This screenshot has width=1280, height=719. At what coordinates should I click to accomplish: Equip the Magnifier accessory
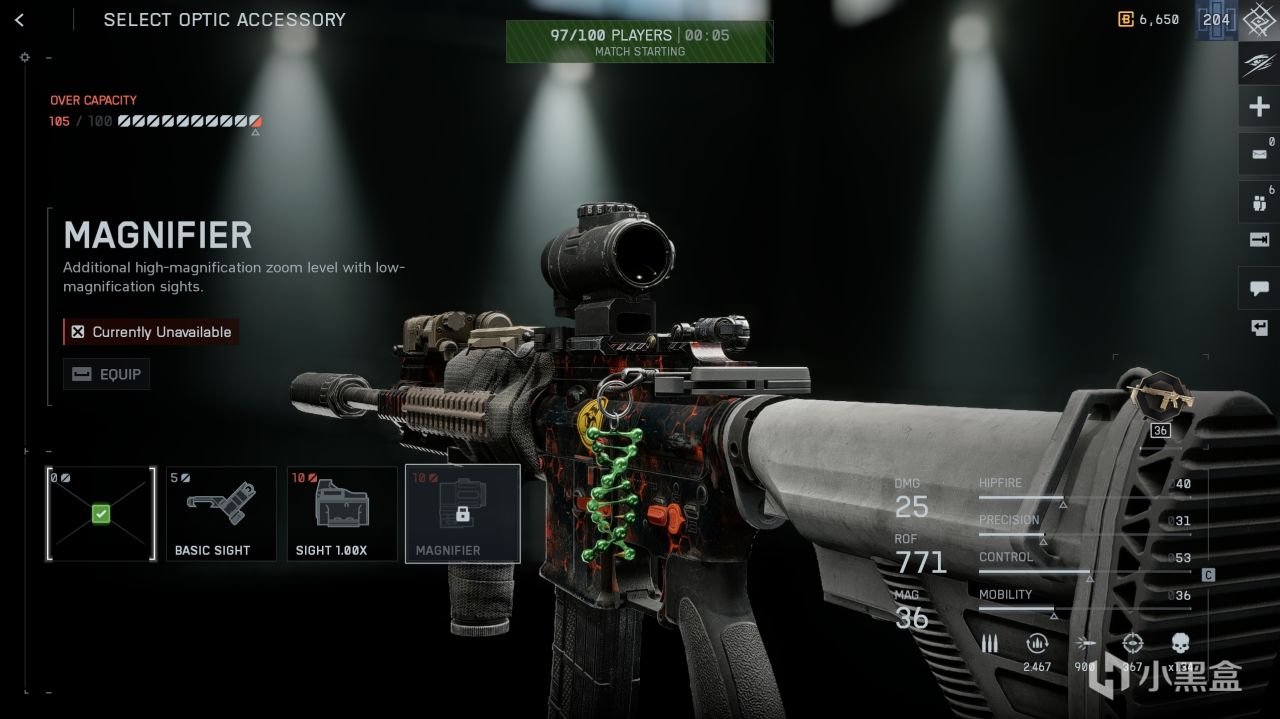coord(107,374)
